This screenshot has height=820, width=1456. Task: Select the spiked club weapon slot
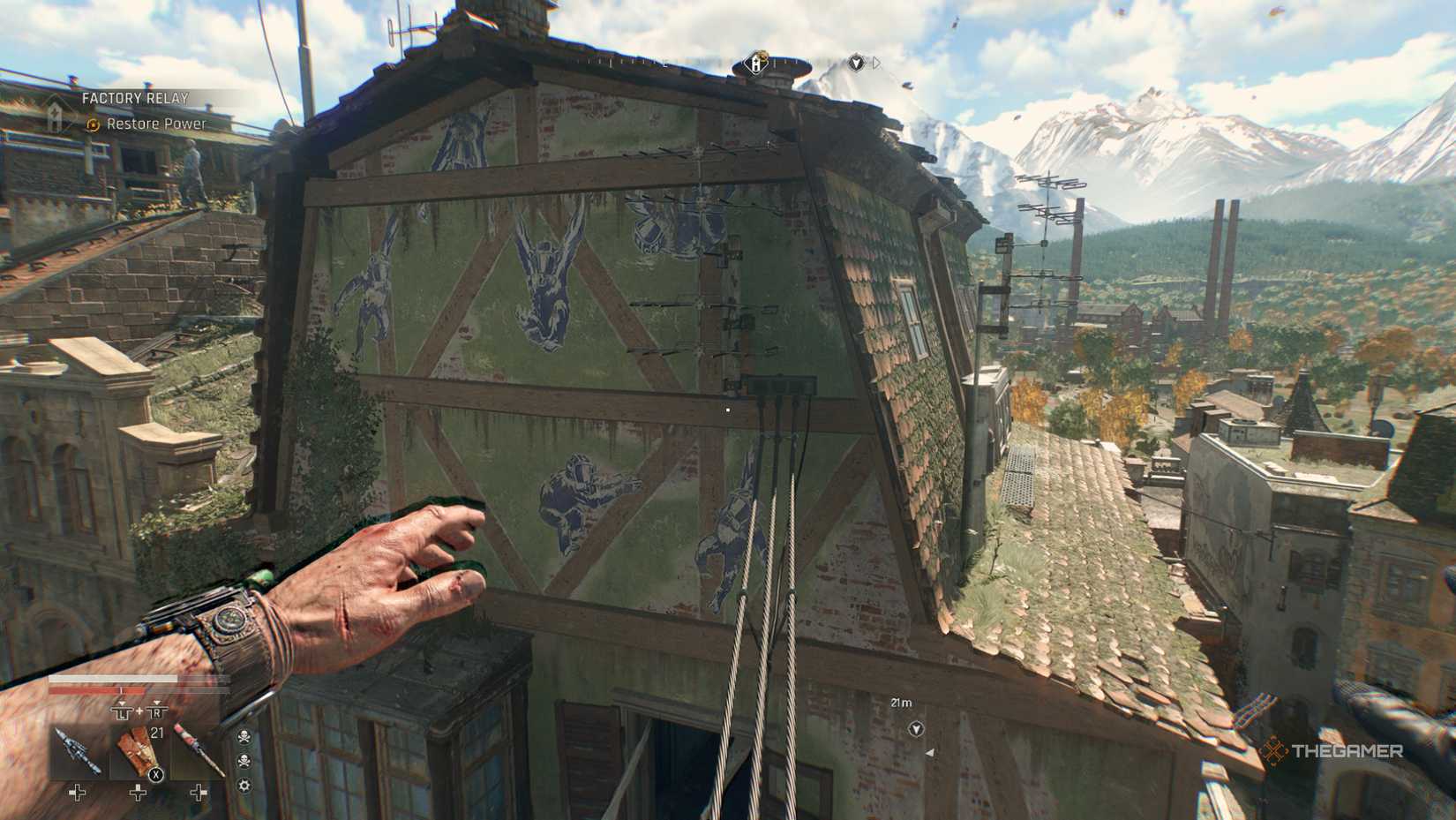click(77, 753)
